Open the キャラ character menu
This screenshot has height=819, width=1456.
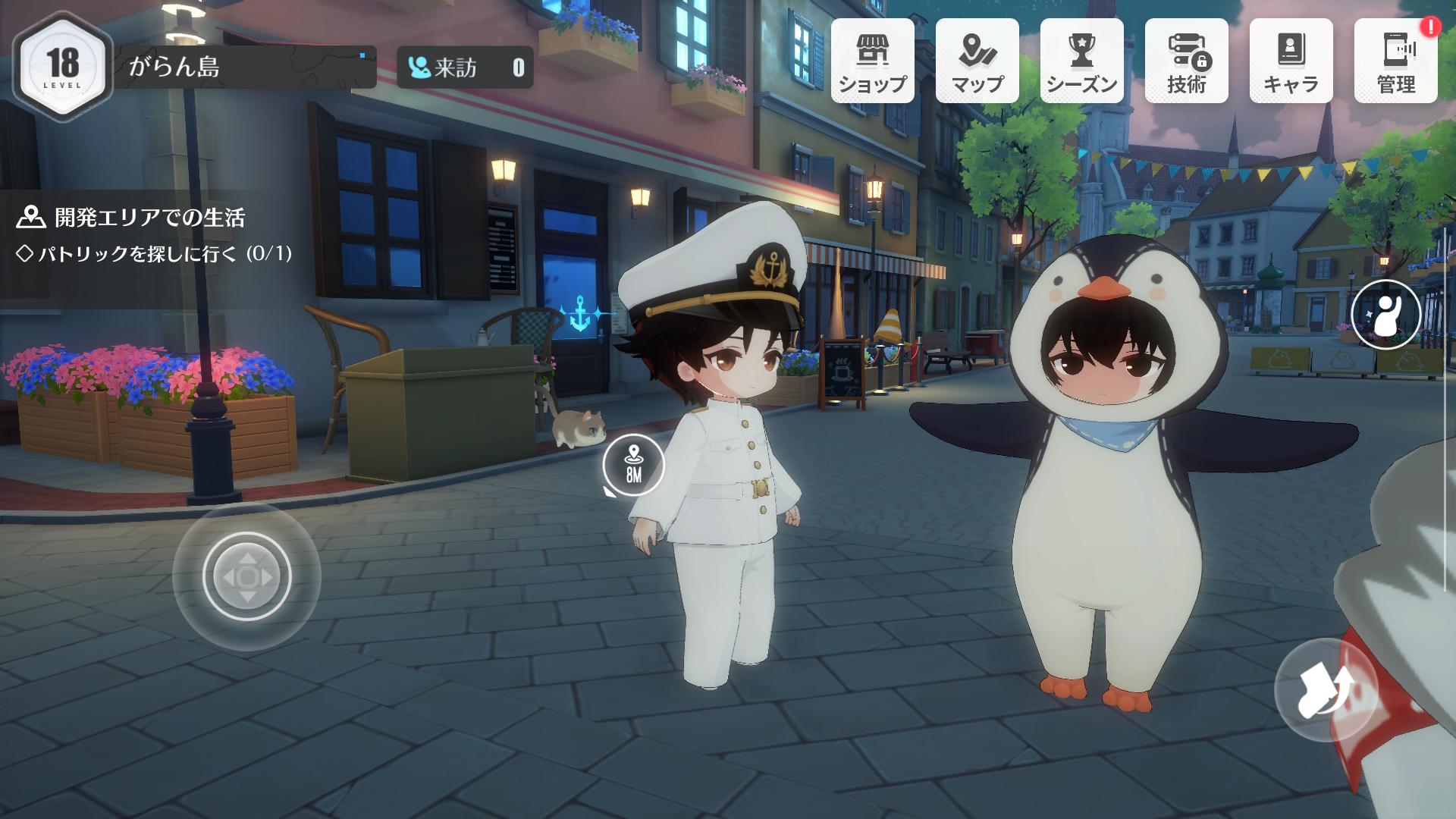[1291, 61]
